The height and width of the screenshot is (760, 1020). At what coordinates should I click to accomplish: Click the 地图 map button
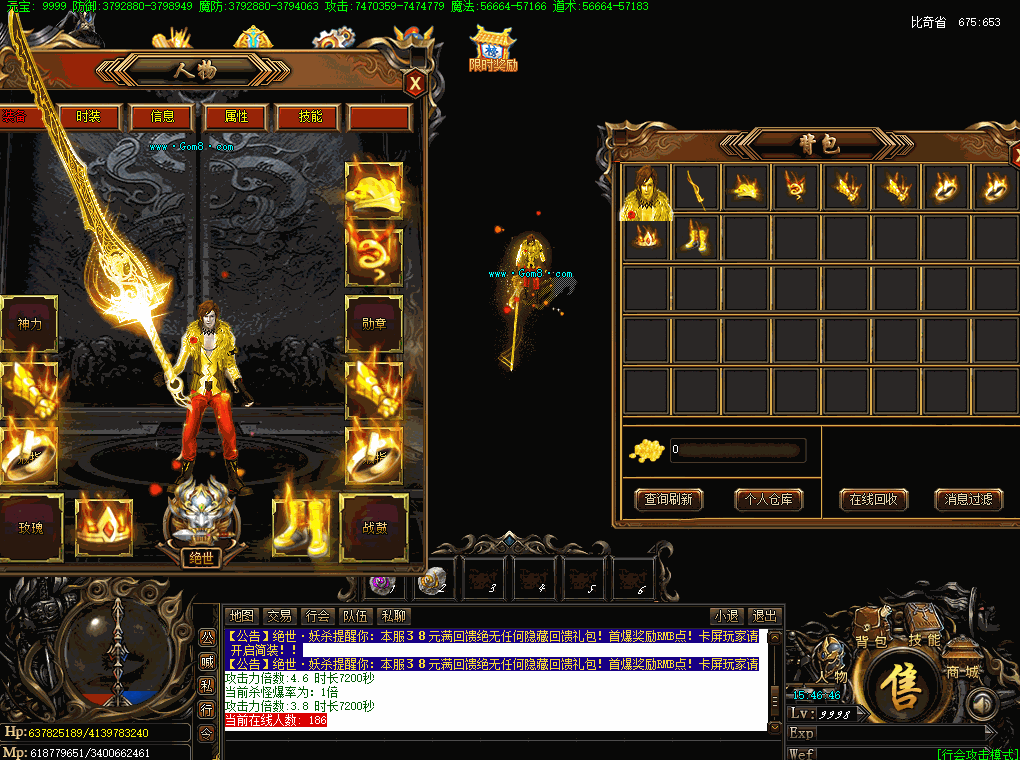(x=241, y=616)
